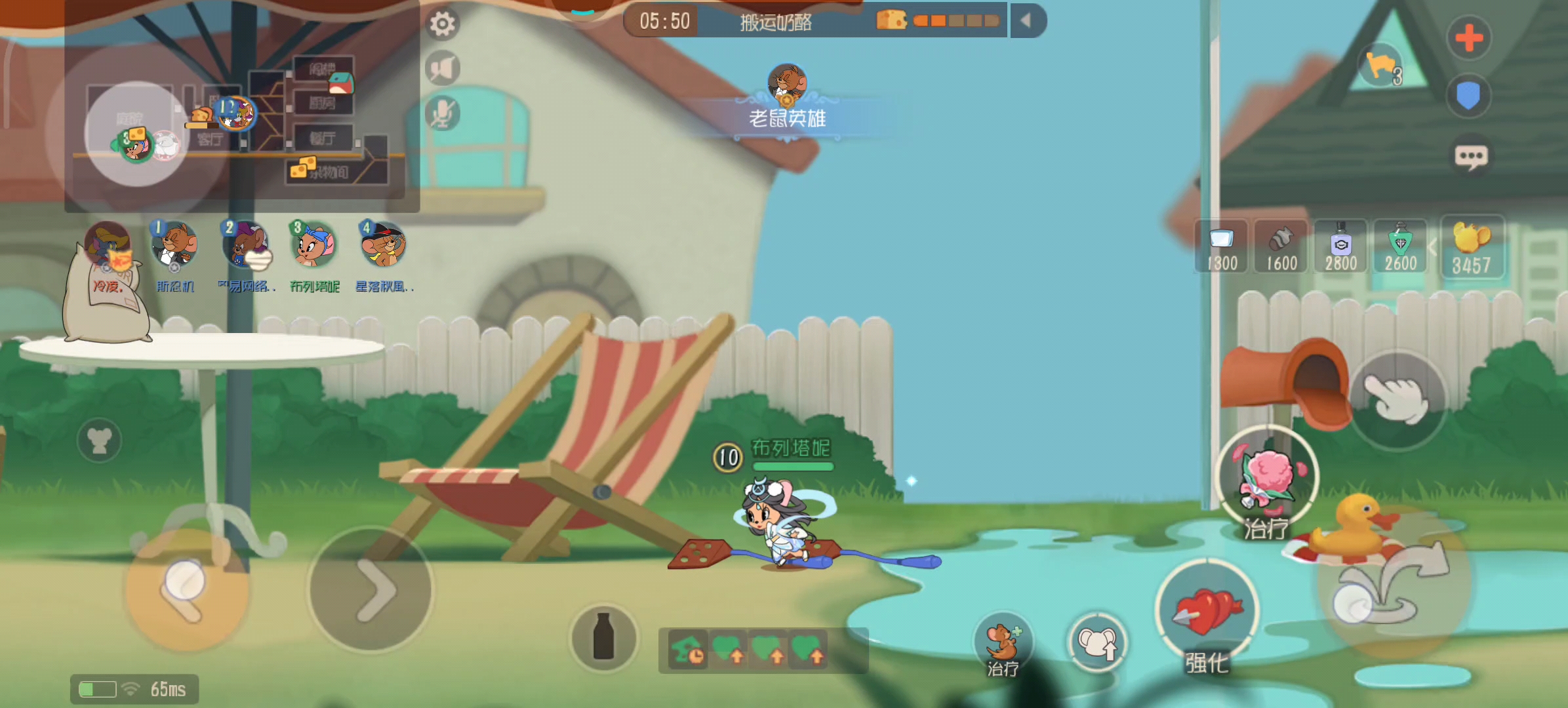Tap the glove interact button
1568x708 pixels.
point(1397,399)
